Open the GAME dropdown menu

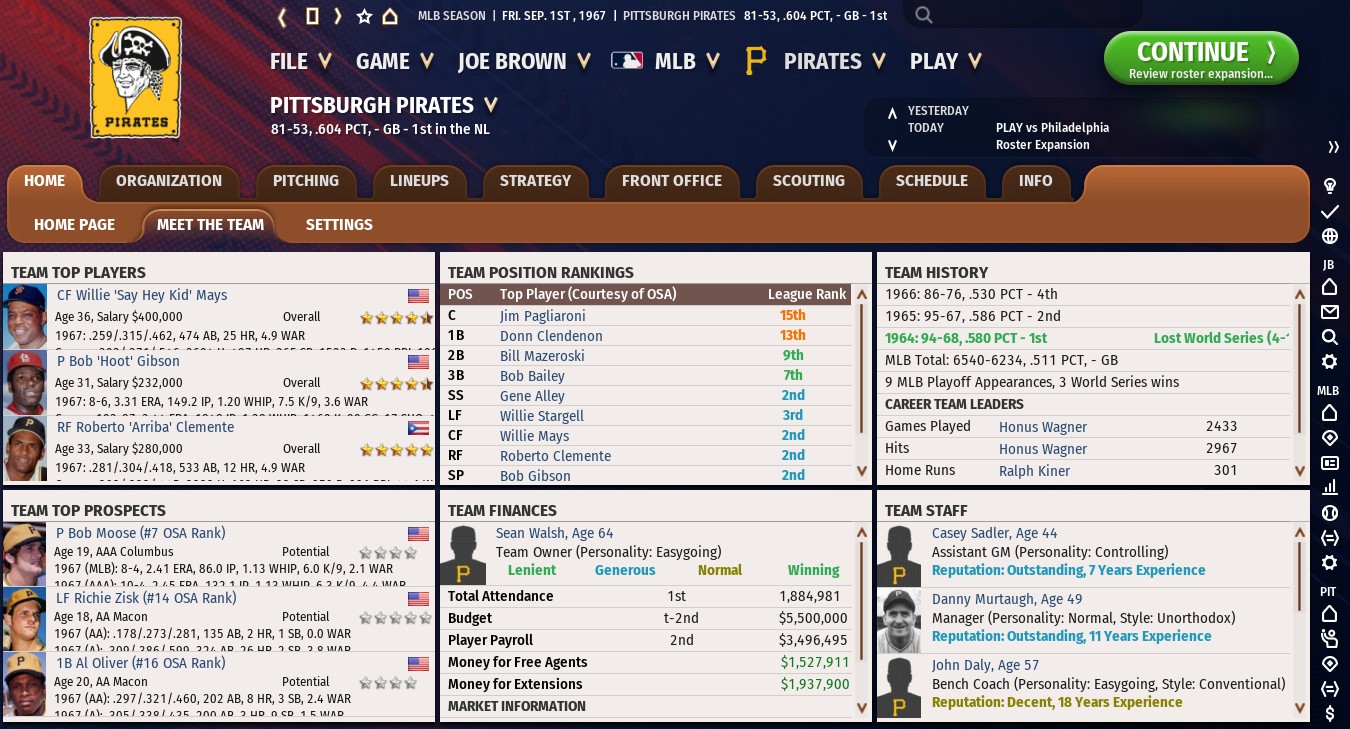(x=394, y=61)
